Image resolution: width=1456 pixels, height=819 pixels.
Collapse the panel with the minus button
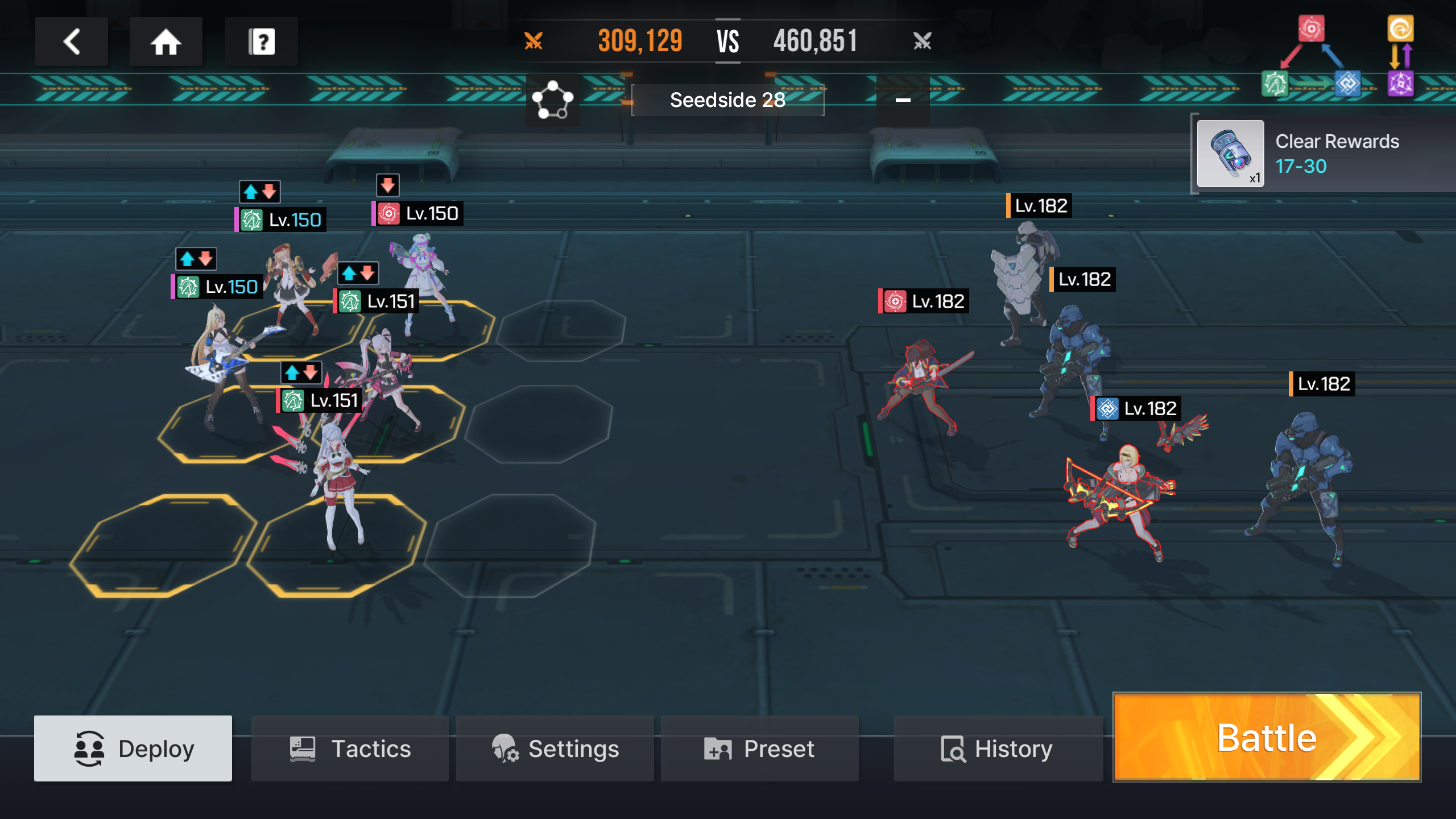coord(903,100)
